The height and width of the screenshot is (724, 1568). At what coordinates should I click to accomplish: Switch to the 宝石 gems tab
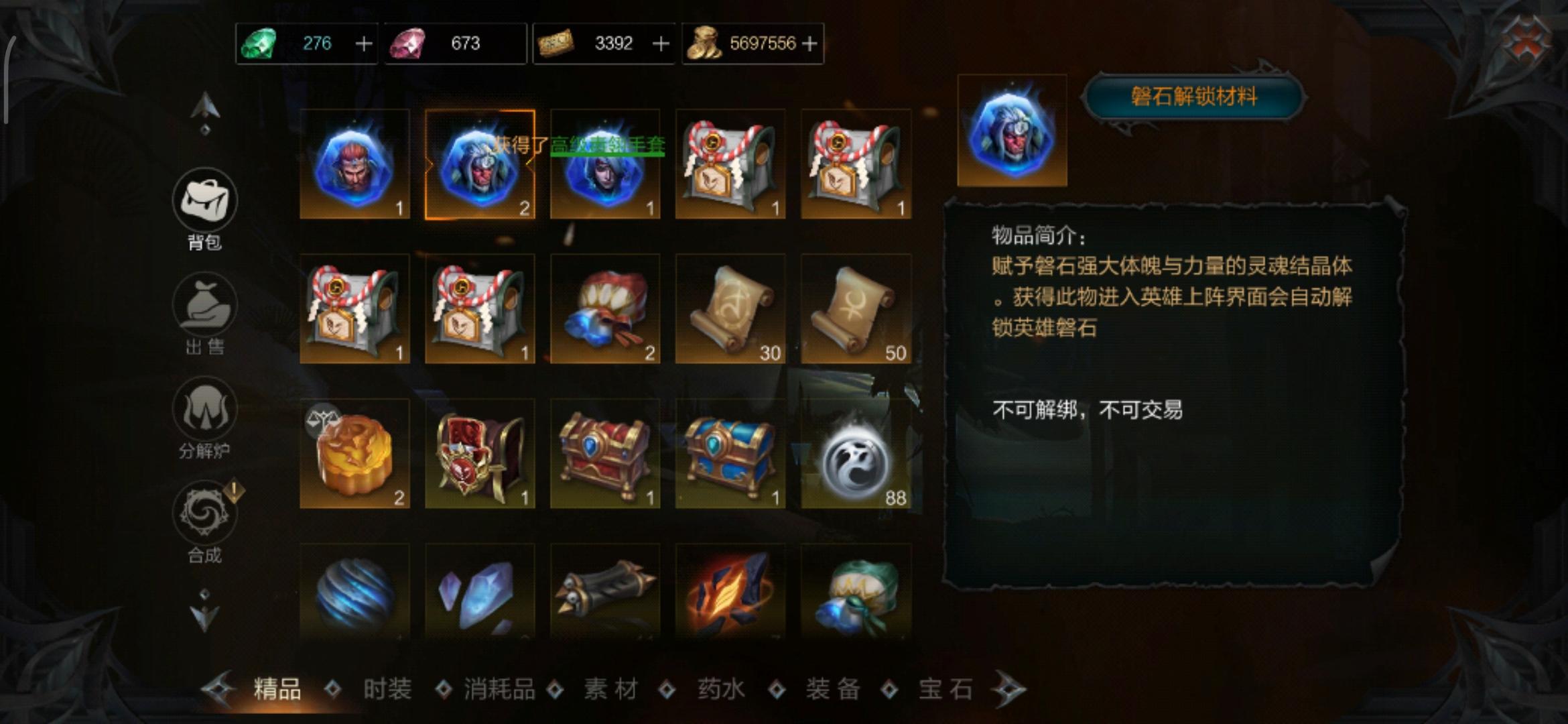(944, 687)
